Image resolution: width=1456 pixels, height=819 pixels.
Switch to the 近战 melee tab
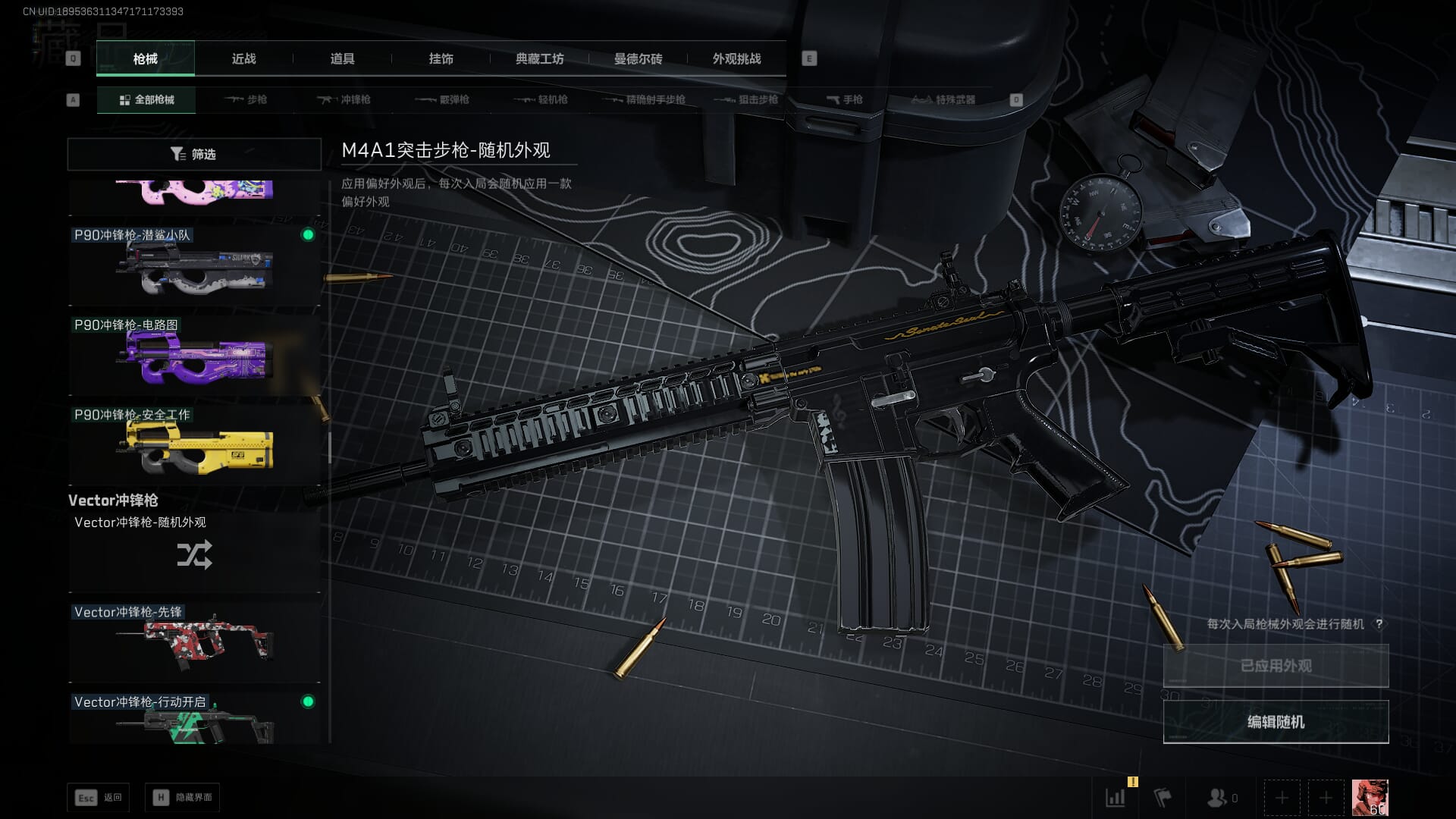pyautogui.click(x=243, y=58)
